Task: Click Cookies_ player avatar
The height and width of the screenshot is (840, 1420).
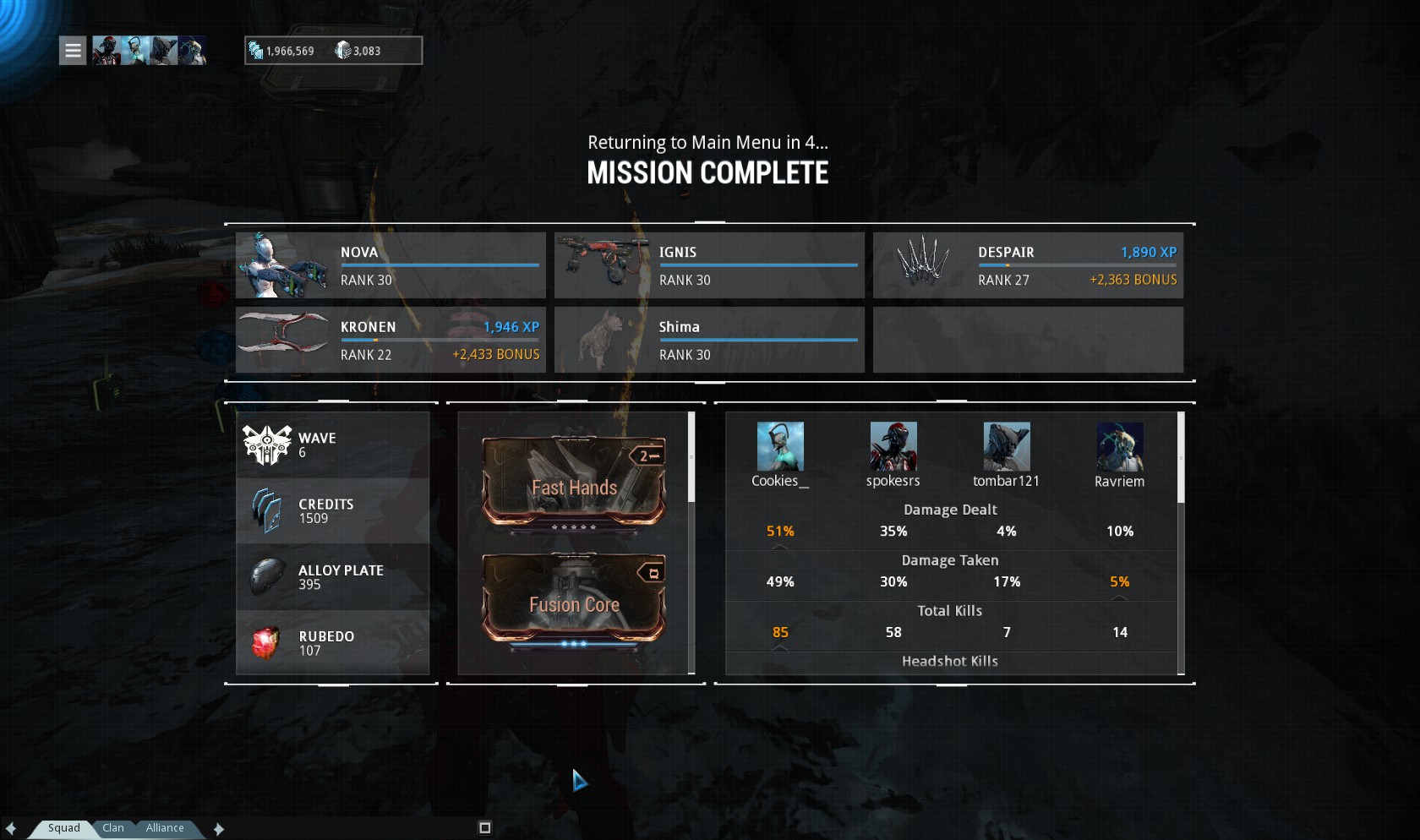Action: pyautogui.click(x=780, y=446)
